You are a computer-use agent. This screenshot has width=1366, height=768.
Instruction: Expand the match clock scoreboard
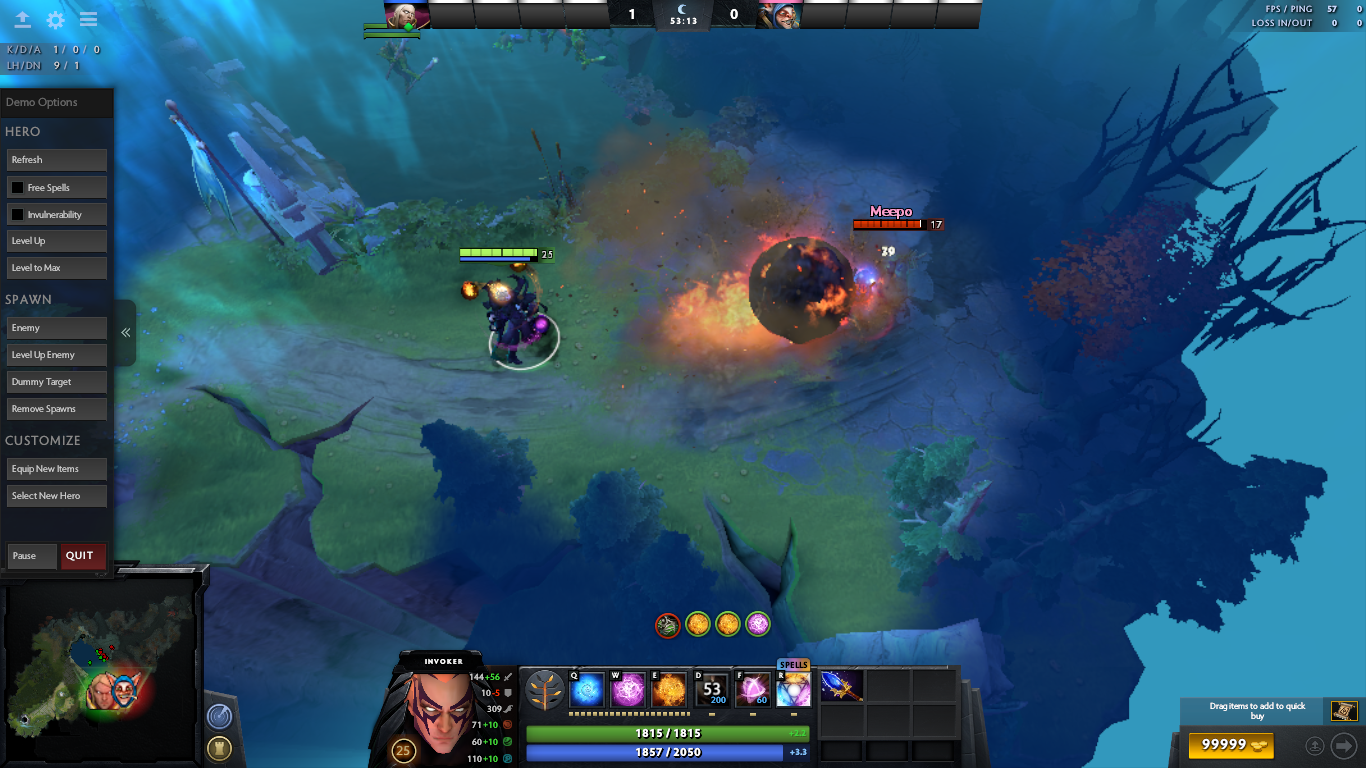[683, 16]
